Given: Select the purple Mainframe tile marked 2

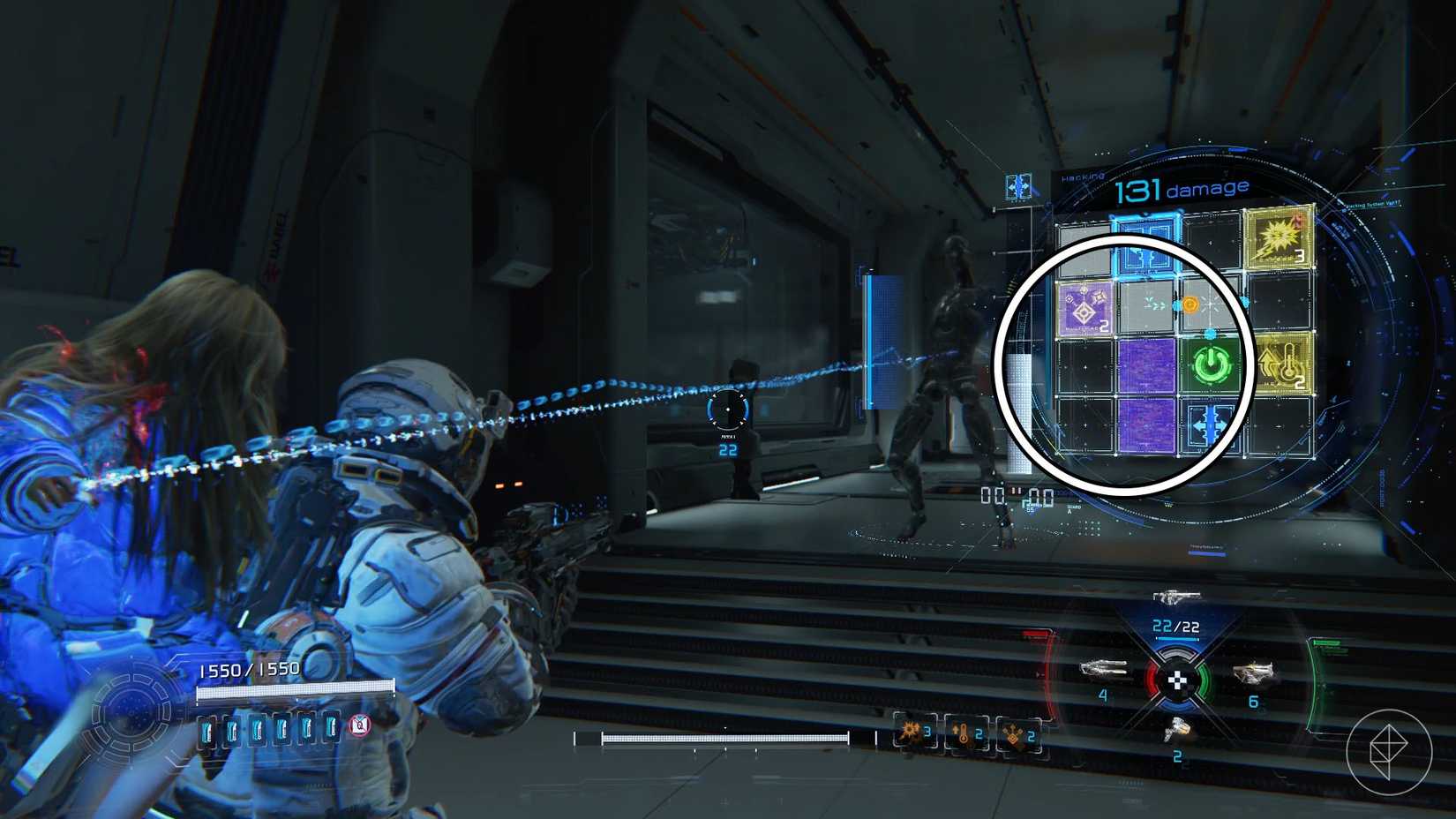Looking at the screenshot, I should point(1085,309).
